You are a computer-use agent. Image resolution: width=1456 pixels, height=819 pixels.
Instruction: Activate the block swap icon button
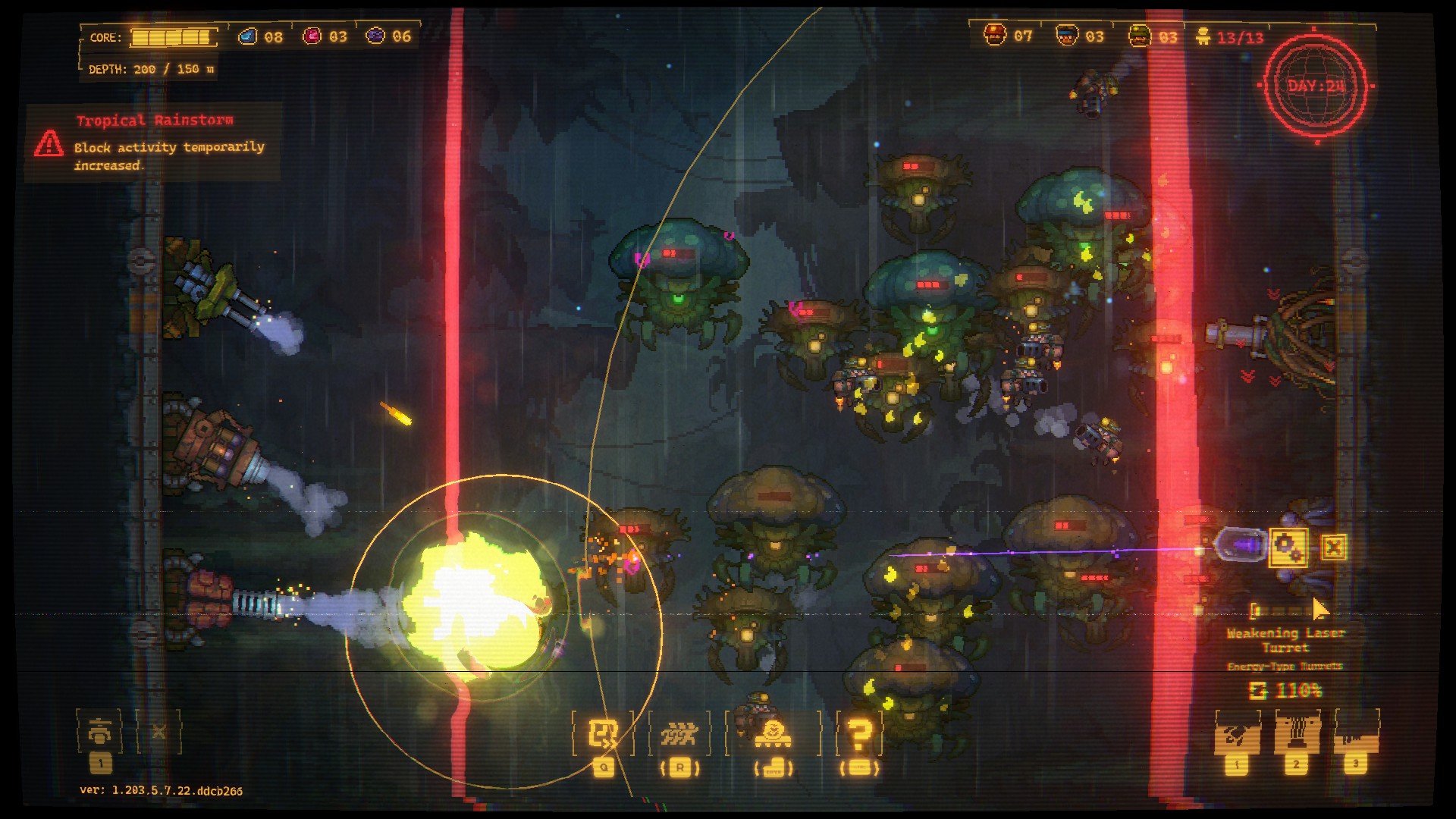603,733
